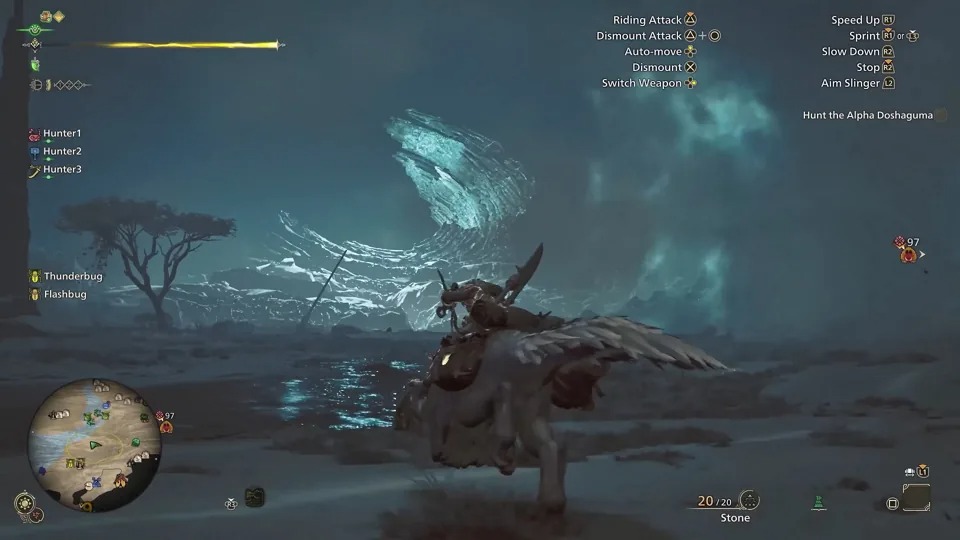960x540 pixels.
Task: Click the monster target icon on right edge
Action: [x=908, y=254]
